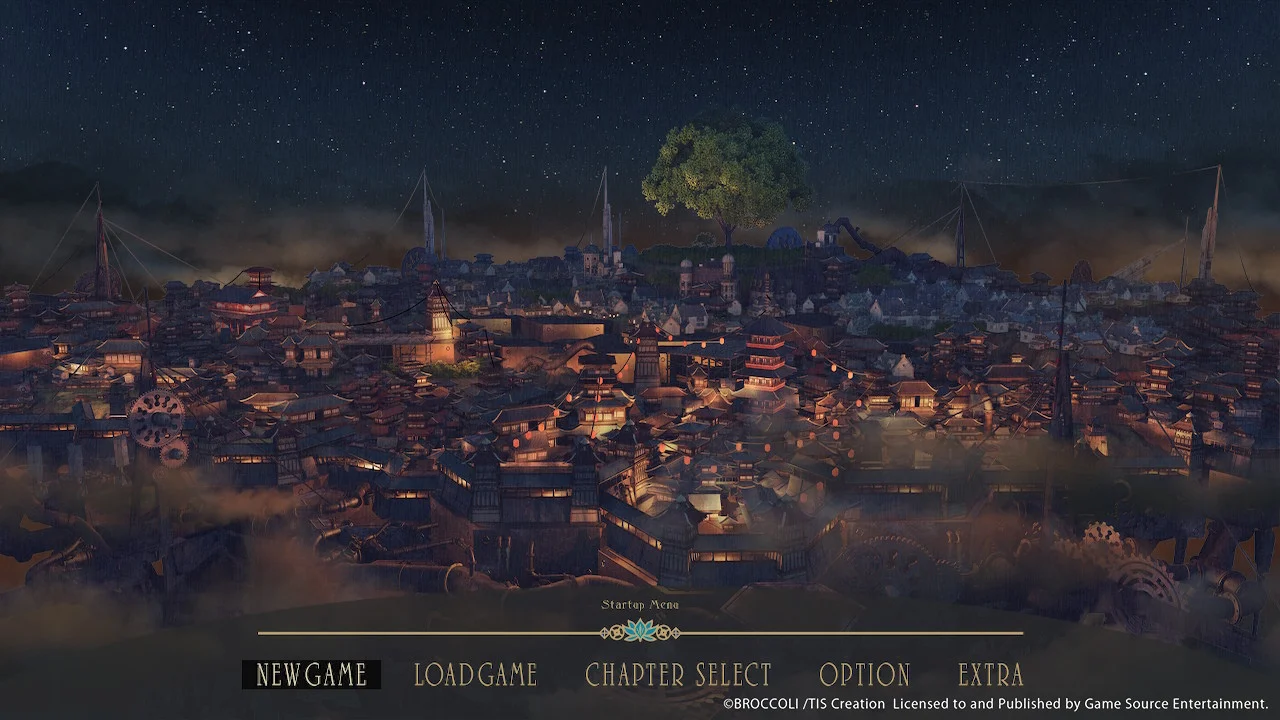Open the Load Game menu
The image size is (1280, 720).
(476, 675)
